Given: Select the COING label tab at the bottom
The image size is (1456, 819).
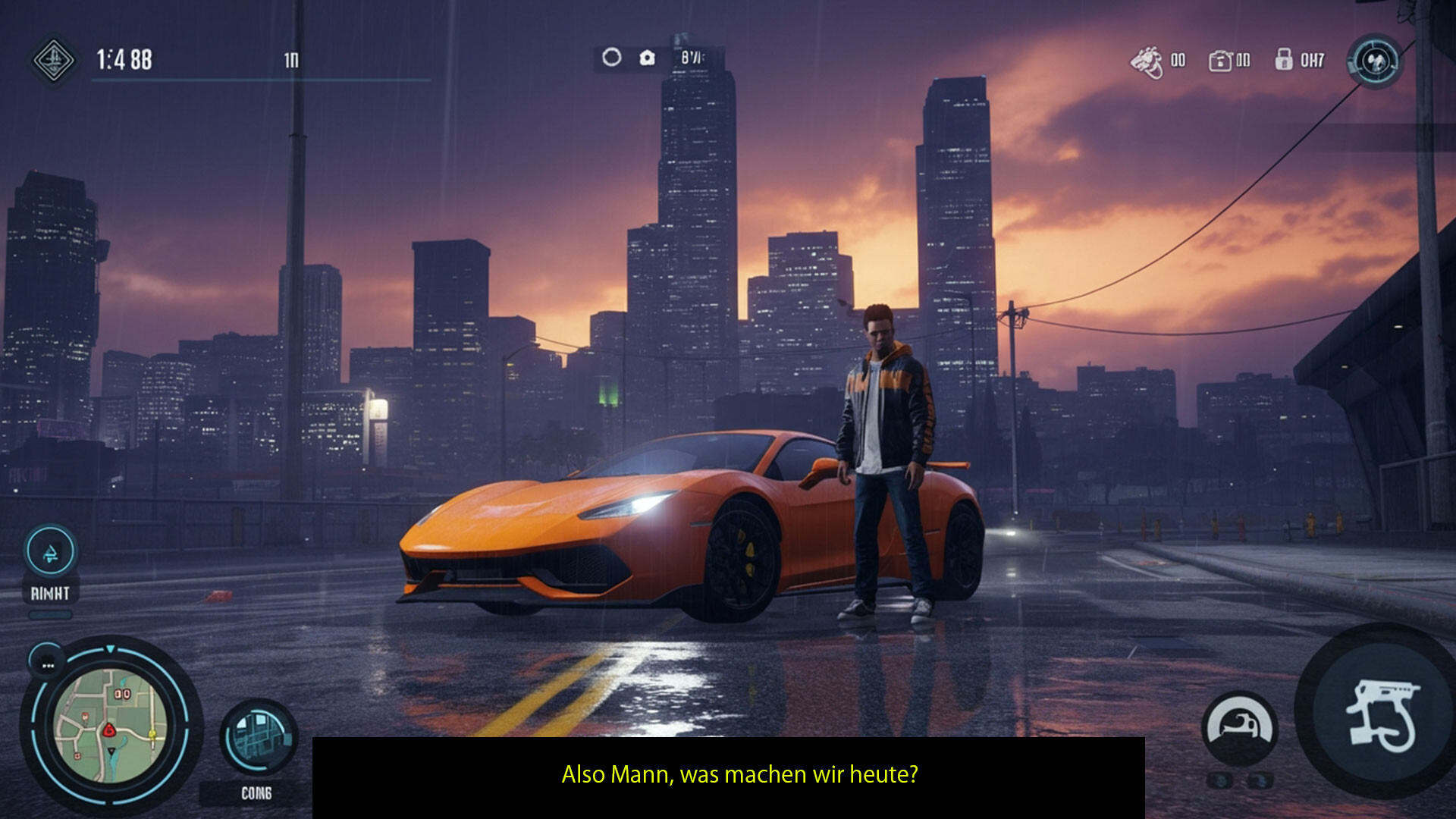Looking at the screenshot, I should [256, 793].
